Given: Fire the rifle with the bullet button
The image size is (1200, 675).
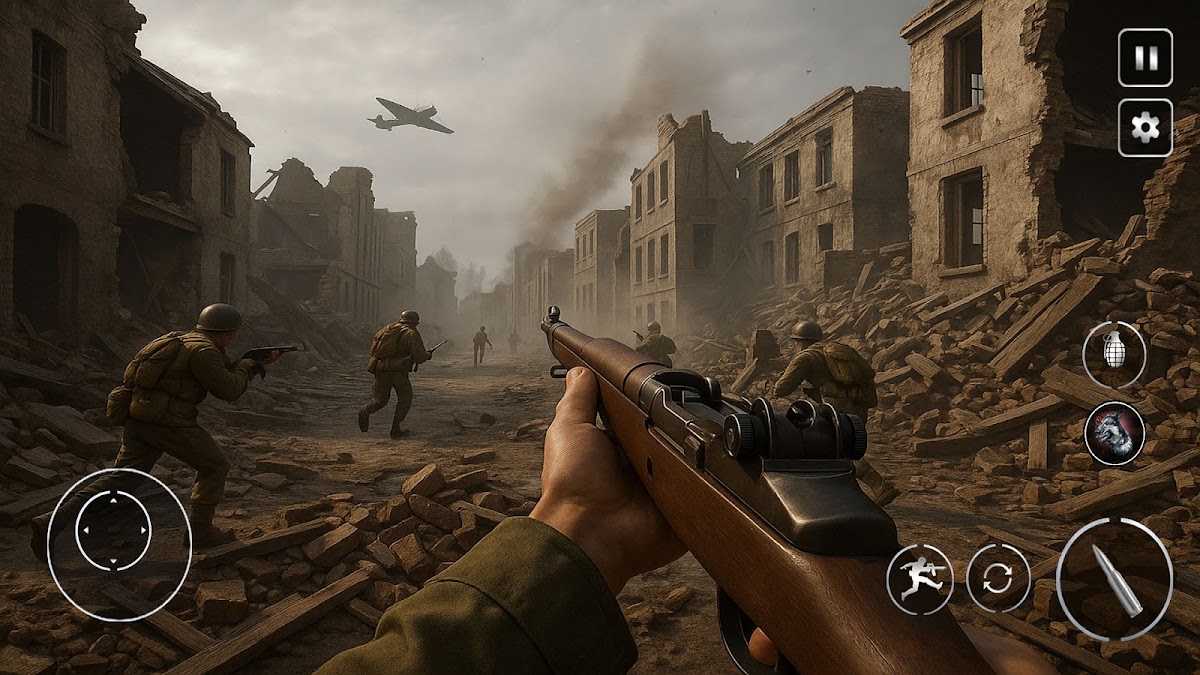Looking at the screenshot, I should (x=1115, y=578).
